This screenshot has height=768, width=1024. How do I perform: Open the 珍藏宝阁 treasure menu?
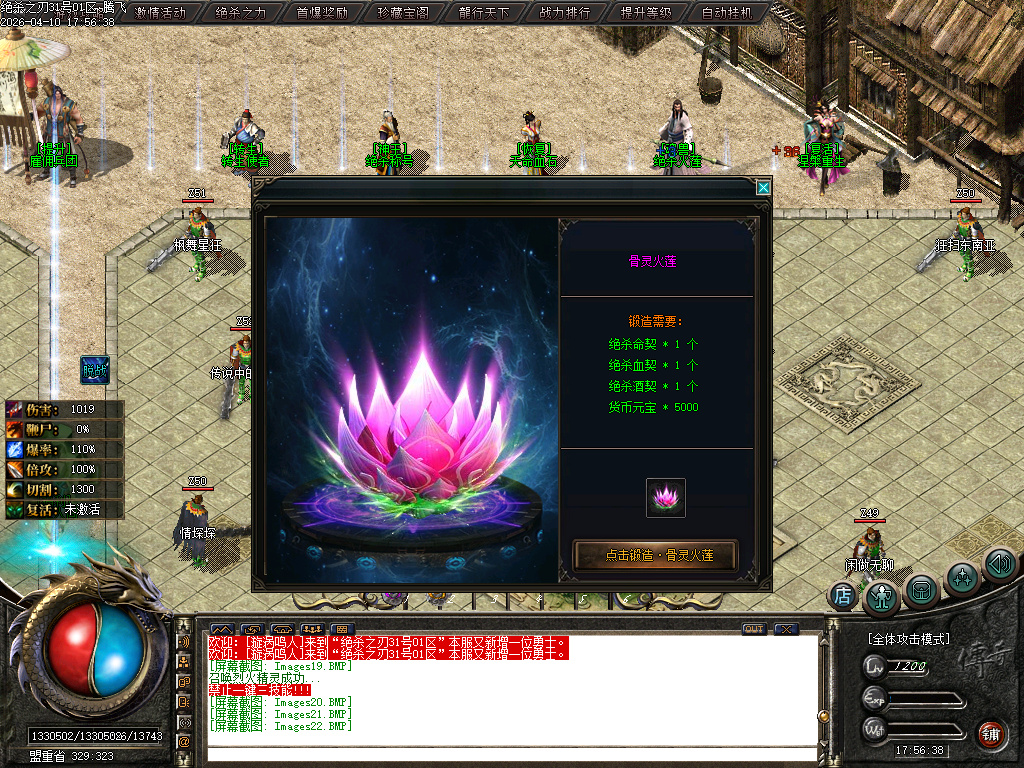coord(403,13)
